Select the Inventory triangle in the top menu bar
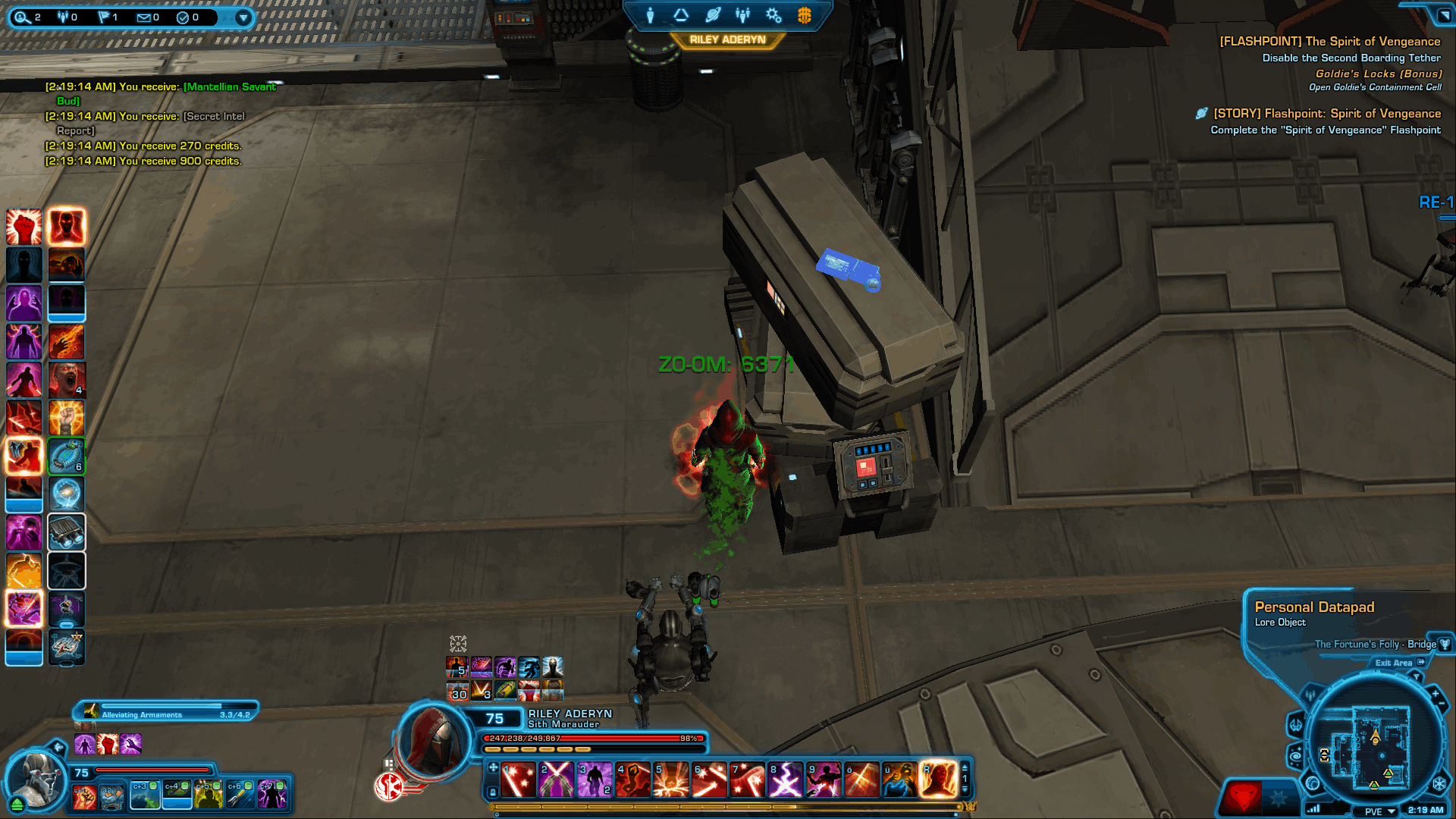Screen dimensions: 1456x819 (x=681, y=14)
